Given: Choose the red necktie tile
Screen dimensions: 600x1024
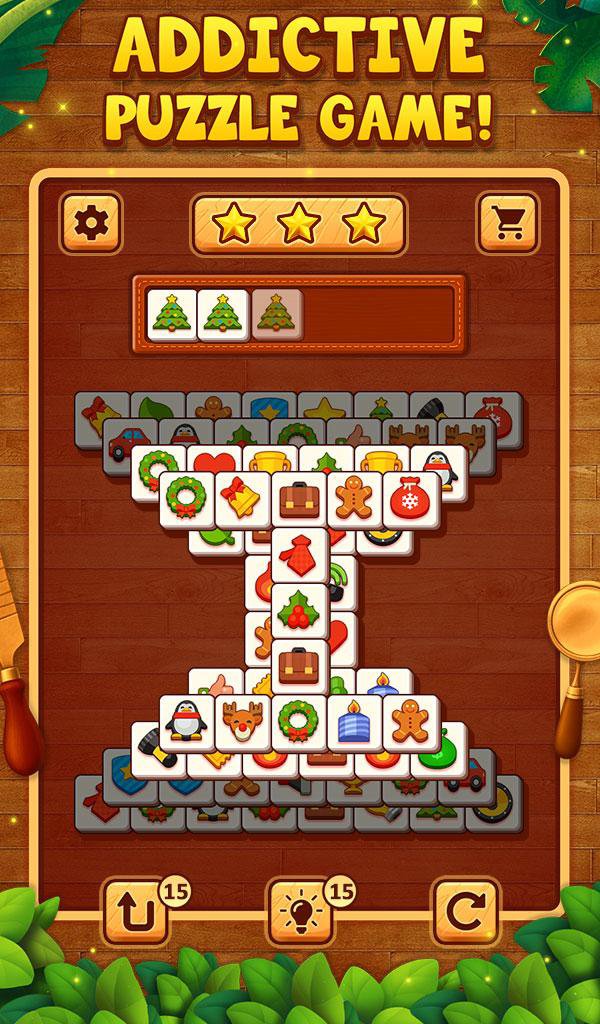Looking at the screenshot, I should pos(299,555).
